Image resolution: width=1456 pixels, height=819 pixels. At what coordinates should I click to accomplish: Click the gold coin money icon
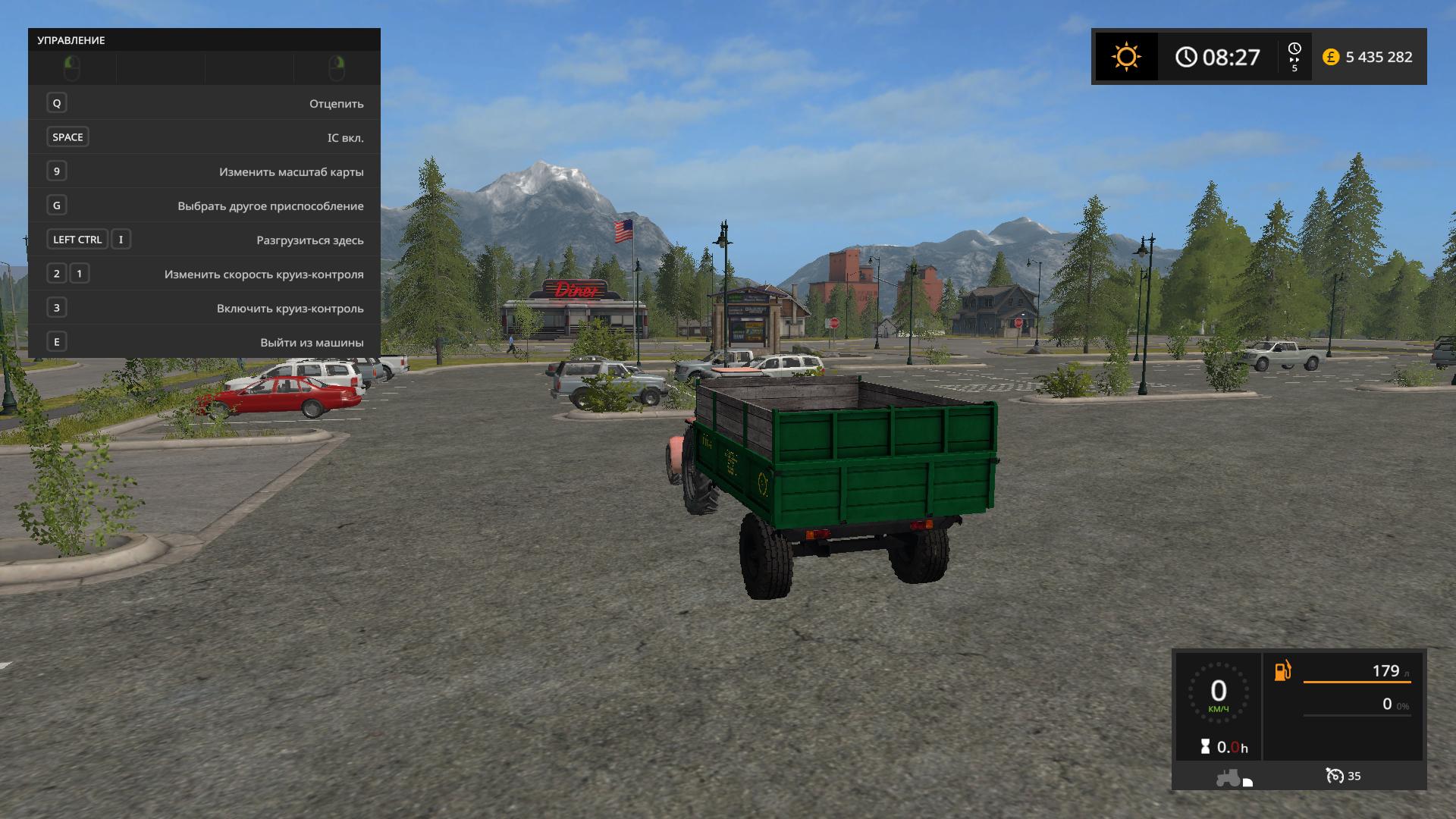point(1330,57)
